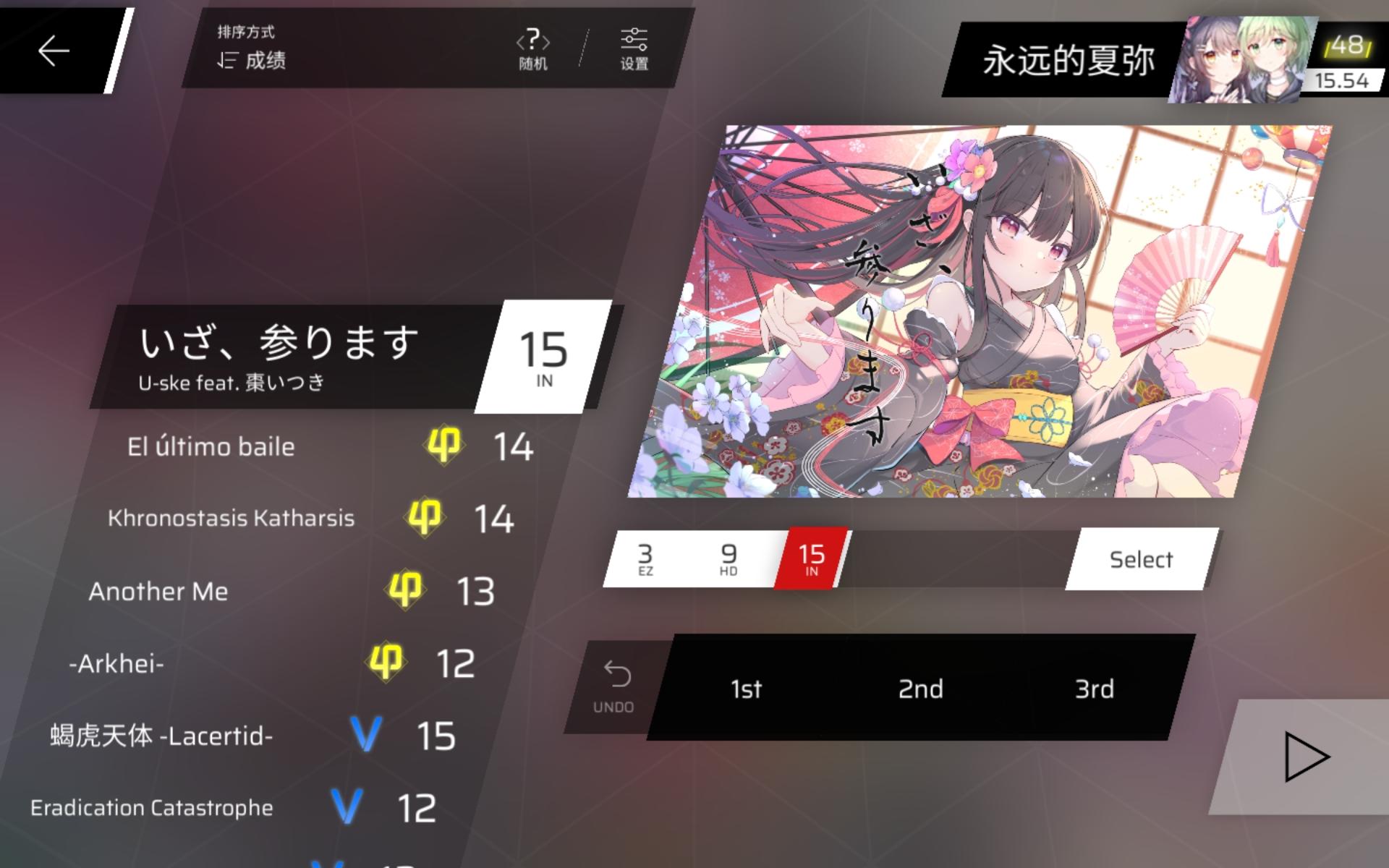1389x868 pixels.
Task: Open the player profile 永远的夏弥
Action: coord(1071,56)
